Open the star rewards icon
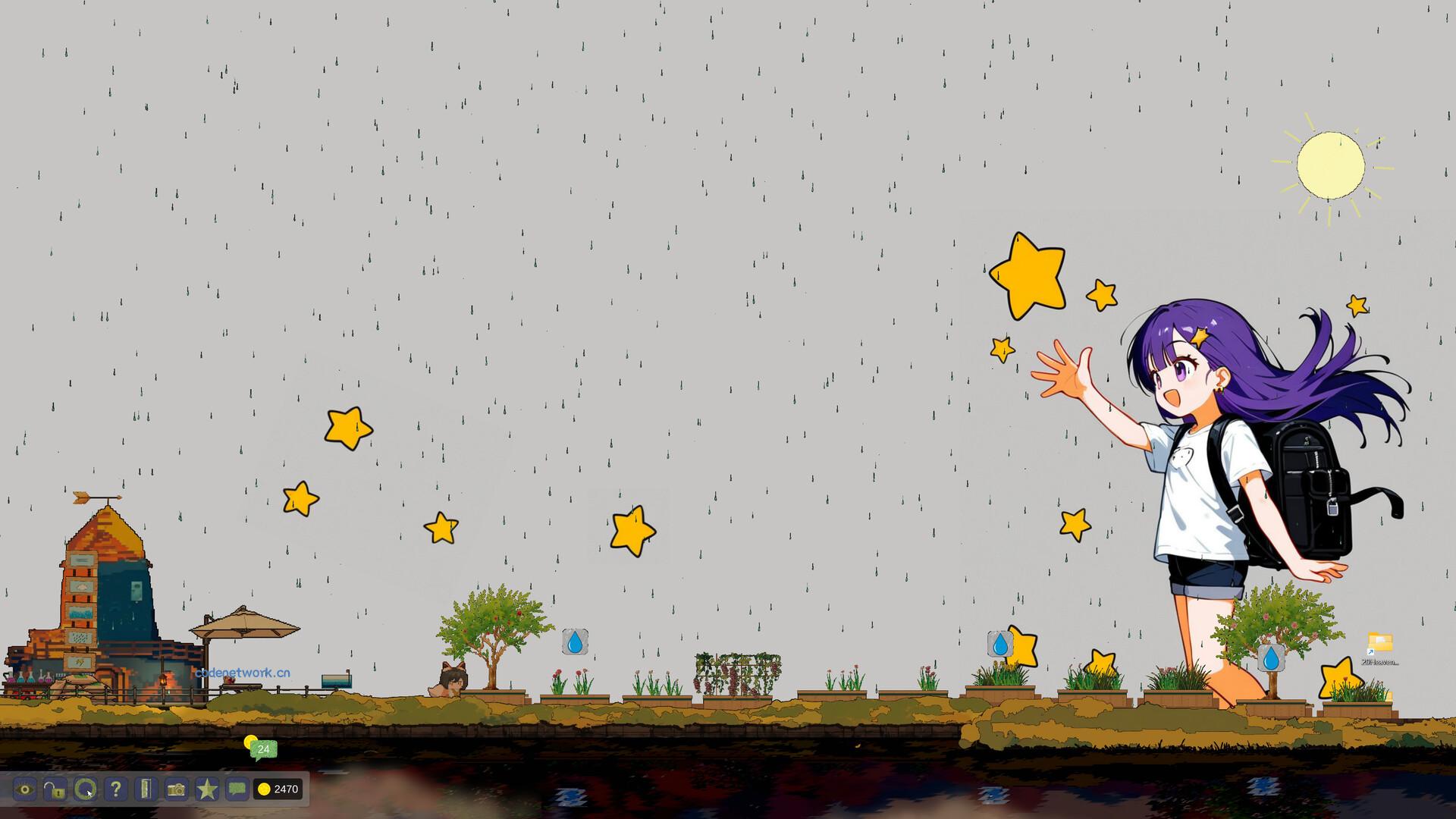Image resolution: width=1456 pixels, height=819 pixels. [208, 789]
